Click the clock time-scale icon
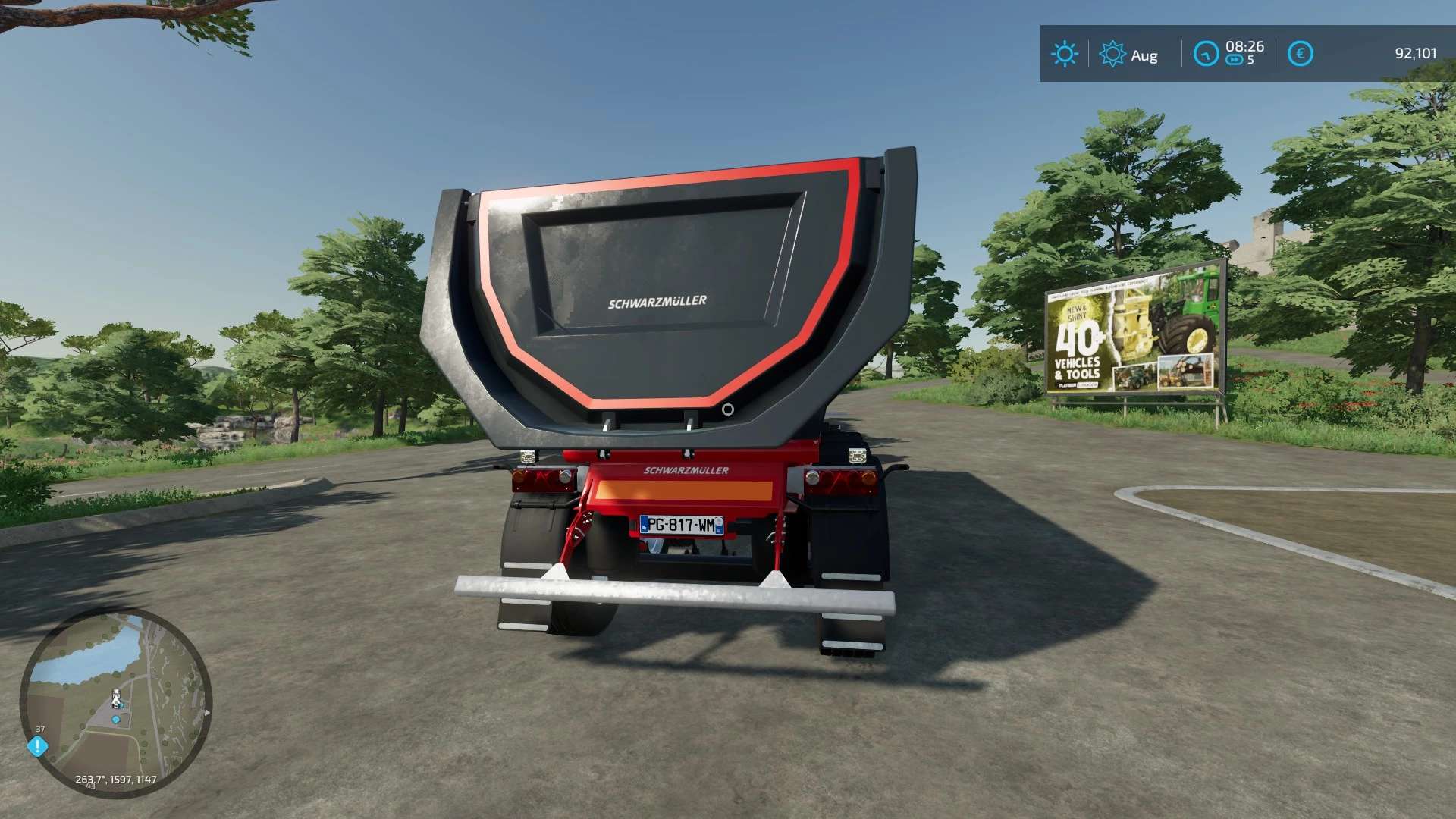This screenshot has height=819, width=1456. [x=1206, y=54]
